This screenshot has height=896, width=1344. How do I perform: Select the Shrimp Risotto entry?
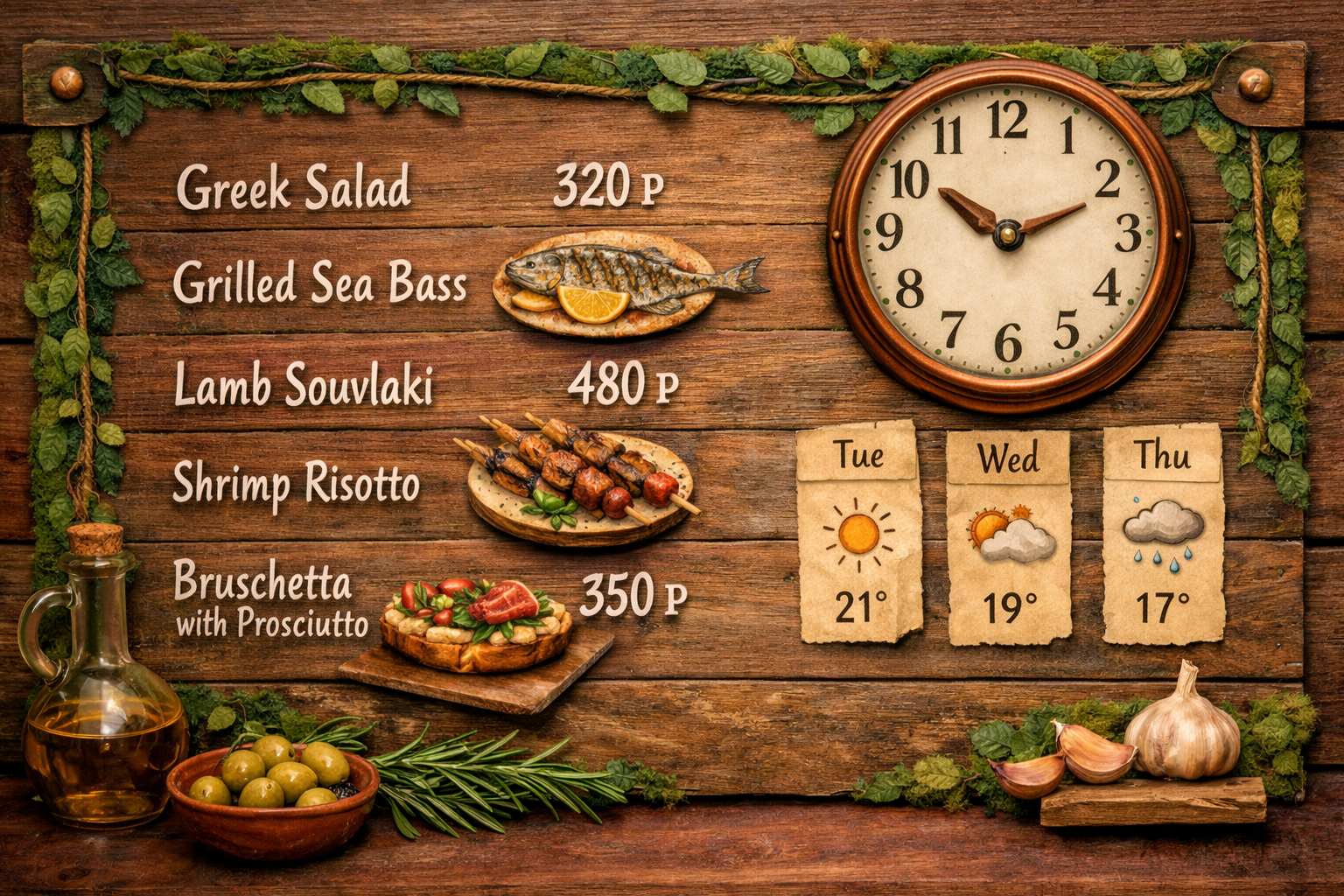click(296, 483)
